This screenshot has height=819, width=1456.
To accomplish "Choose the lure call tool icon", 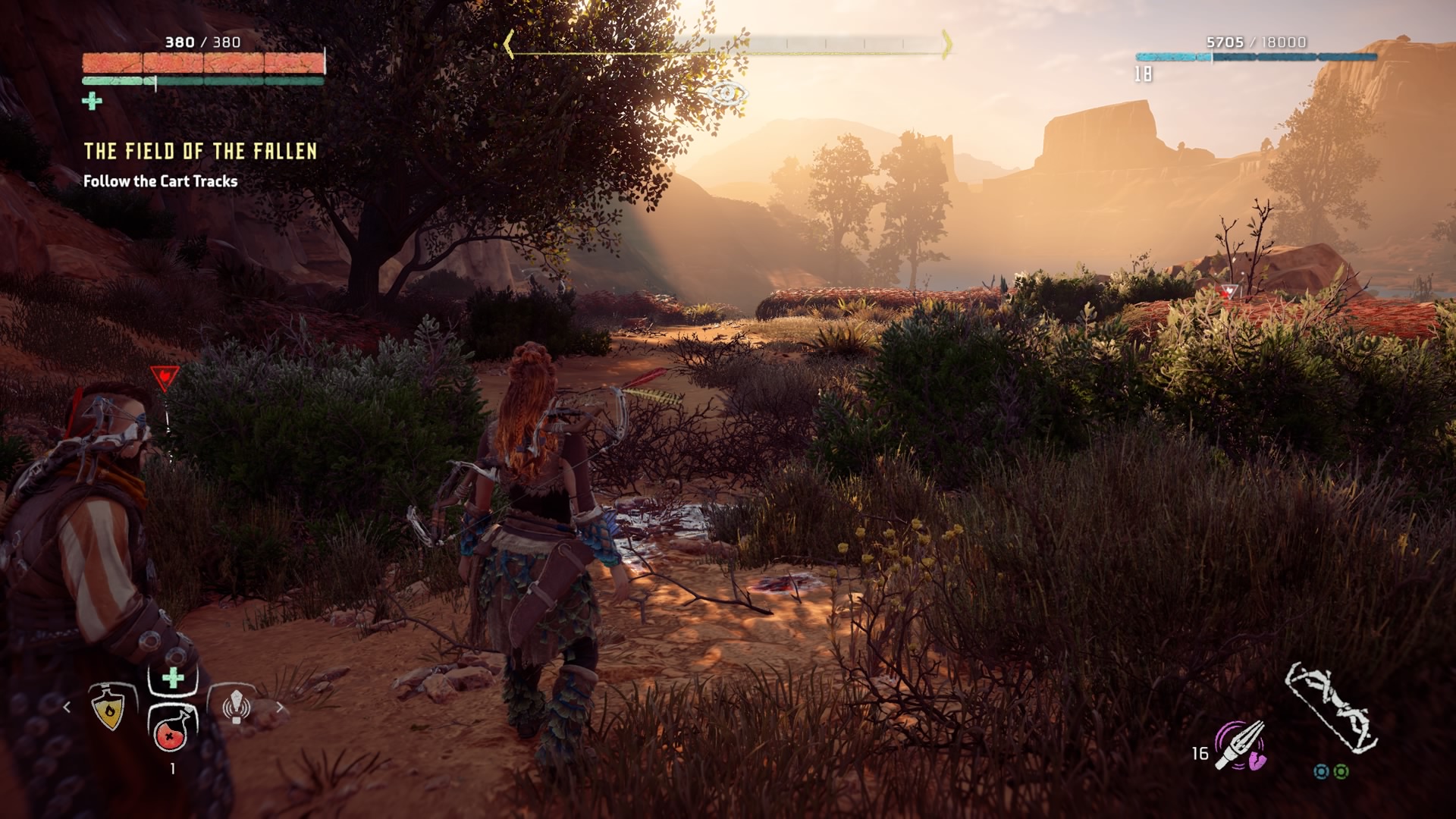I will (236, 706).
